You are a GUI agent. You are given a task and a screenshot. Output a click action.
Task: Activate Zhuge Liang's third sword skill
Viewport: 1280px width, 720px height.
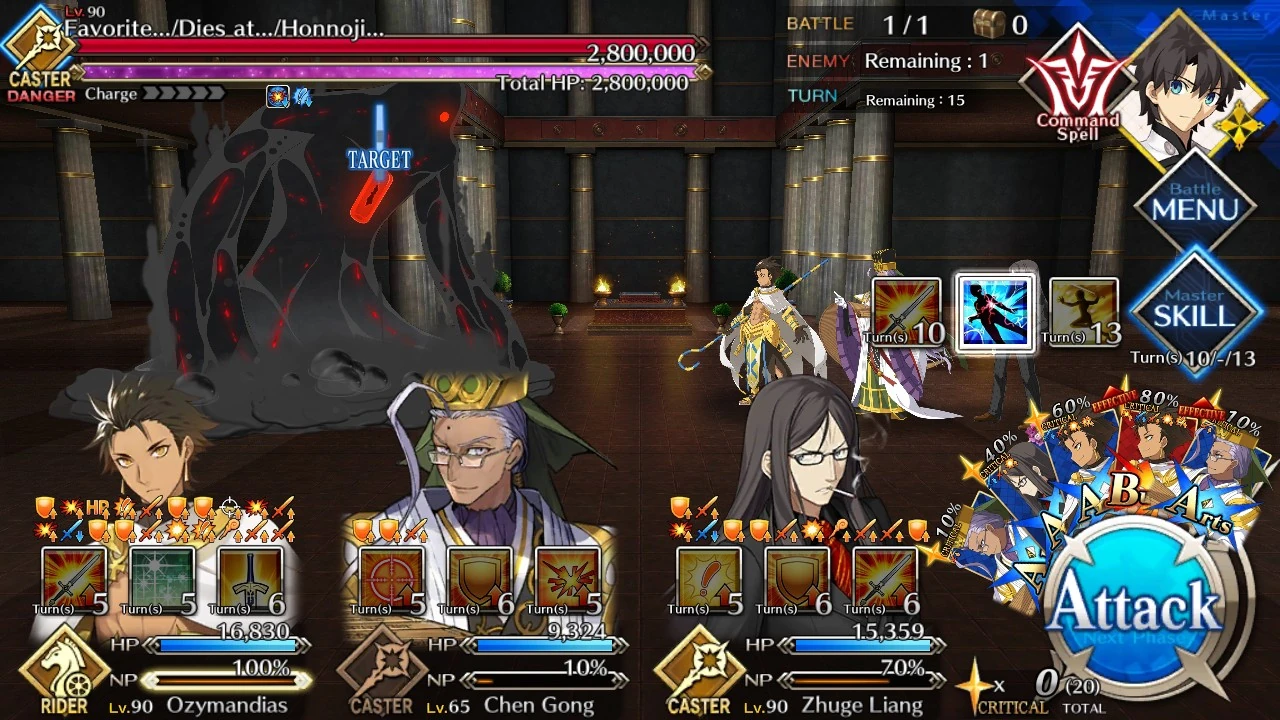882,575
